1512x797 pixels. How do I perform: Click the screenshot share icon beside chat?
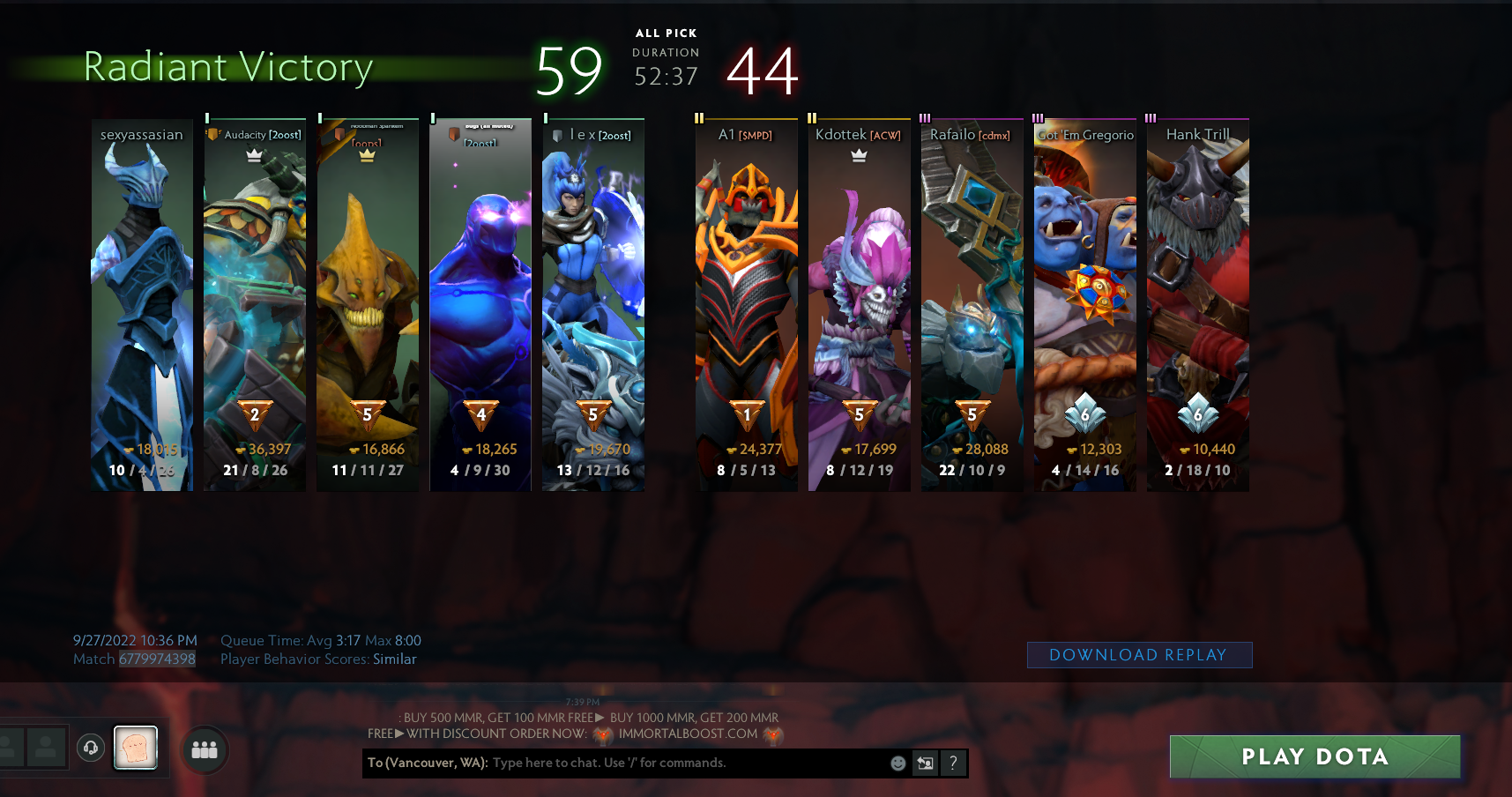(925, 763)
